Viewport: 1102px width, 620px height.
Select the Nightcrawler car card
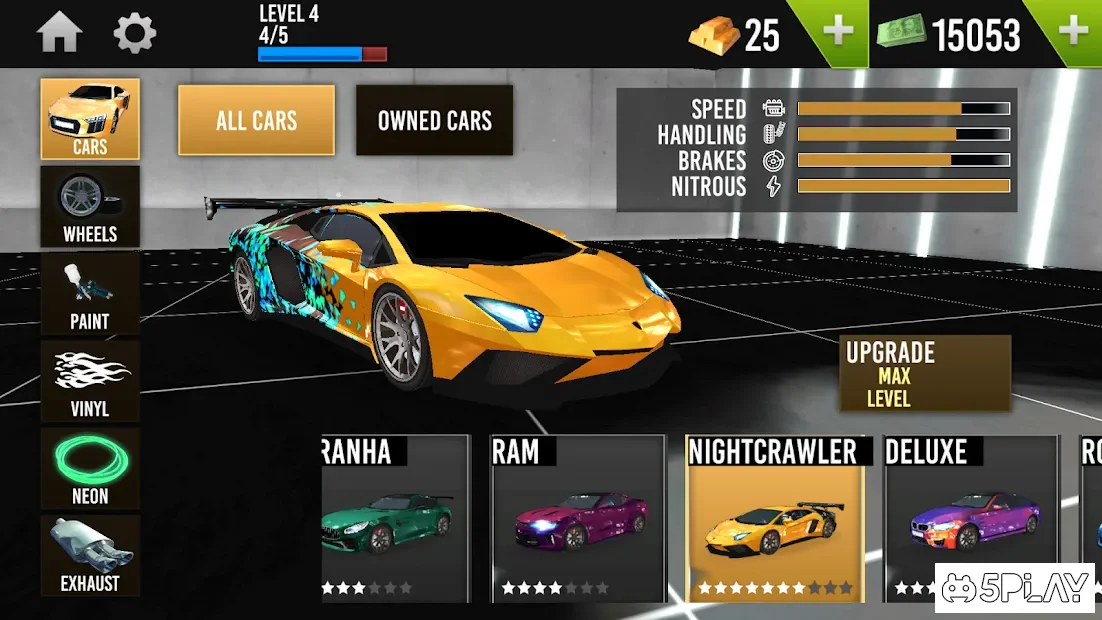coord(774,518)
